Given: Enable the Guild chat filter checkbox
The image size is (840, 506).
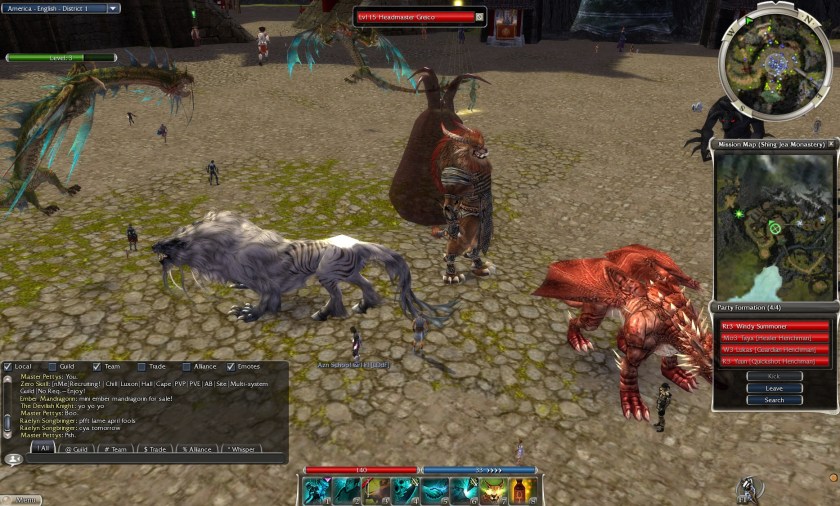Looking at the screenshot, I should (54, 366).
